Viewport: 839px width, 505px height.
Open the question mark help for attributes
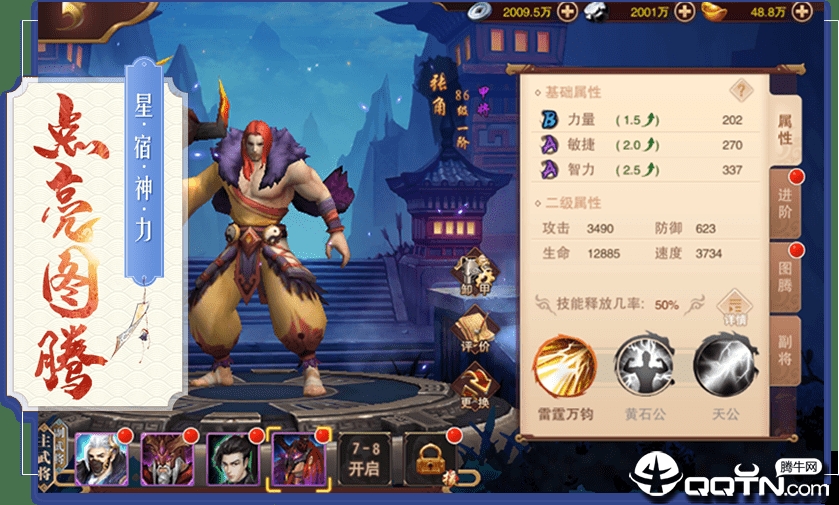(741, 91)
